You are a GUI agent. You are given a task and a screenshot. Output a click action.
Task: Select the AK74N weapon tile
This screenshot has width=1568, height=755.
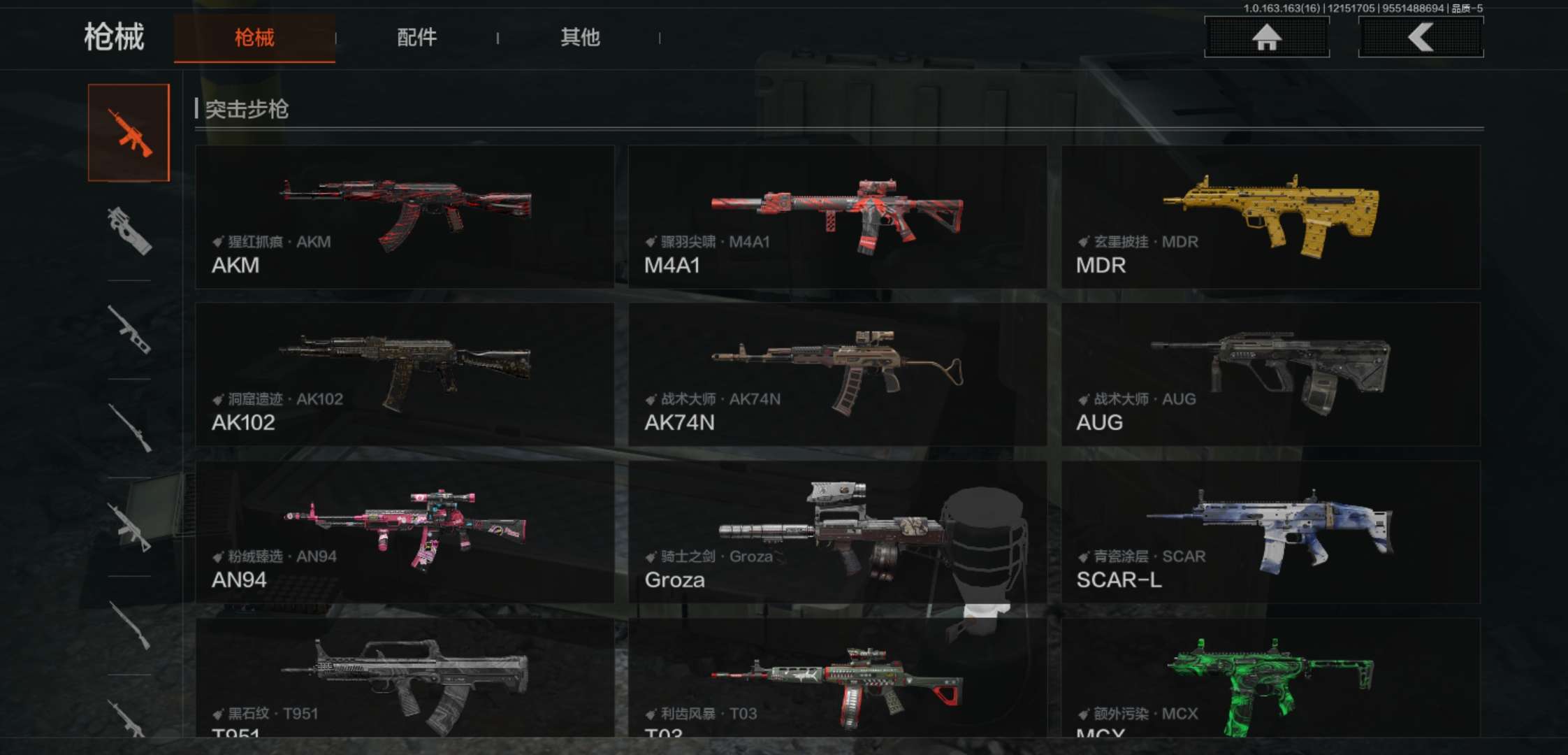tap(837, 374)
